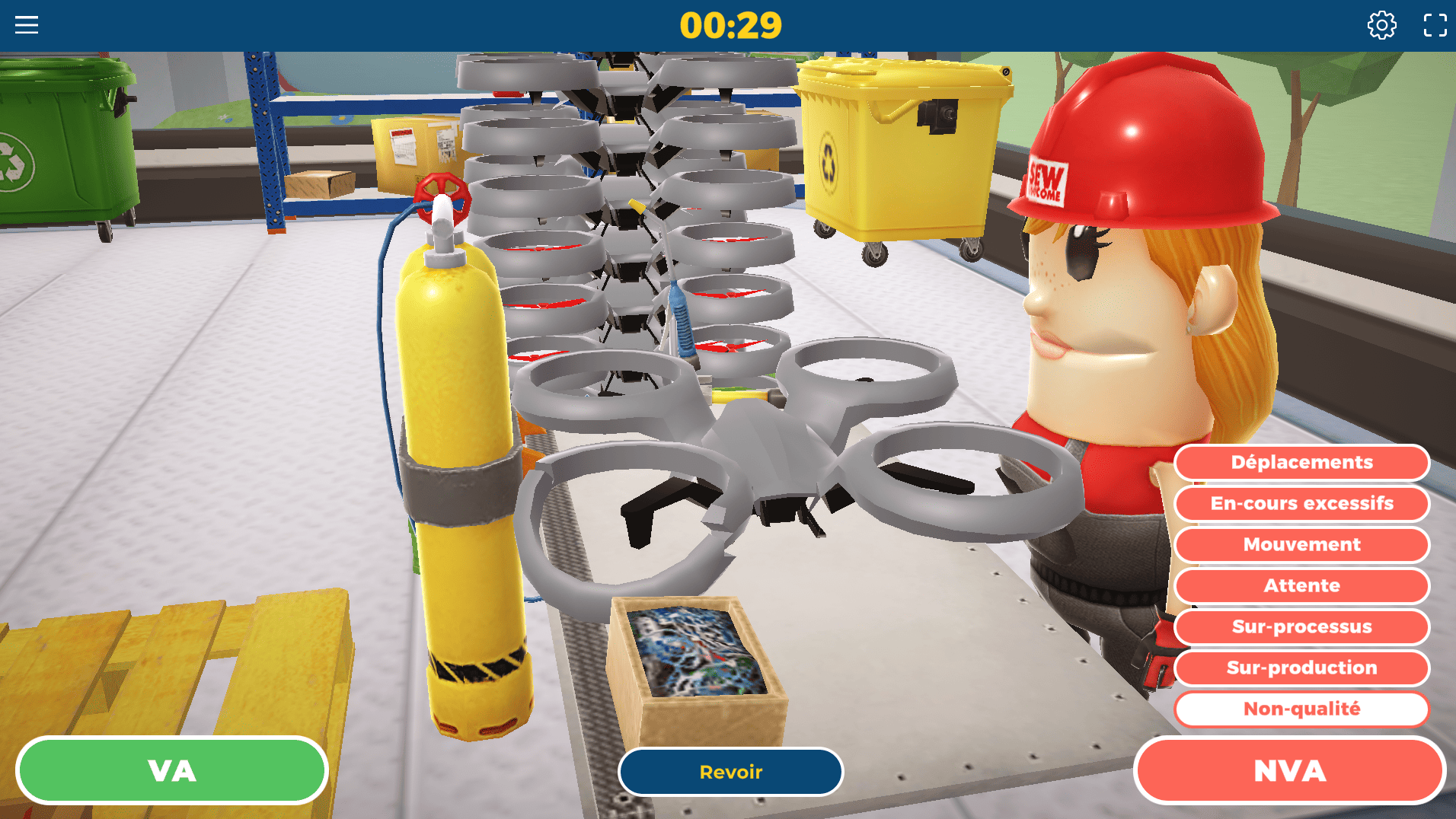Choose the Non-qualité option

tap(1301, 709)
